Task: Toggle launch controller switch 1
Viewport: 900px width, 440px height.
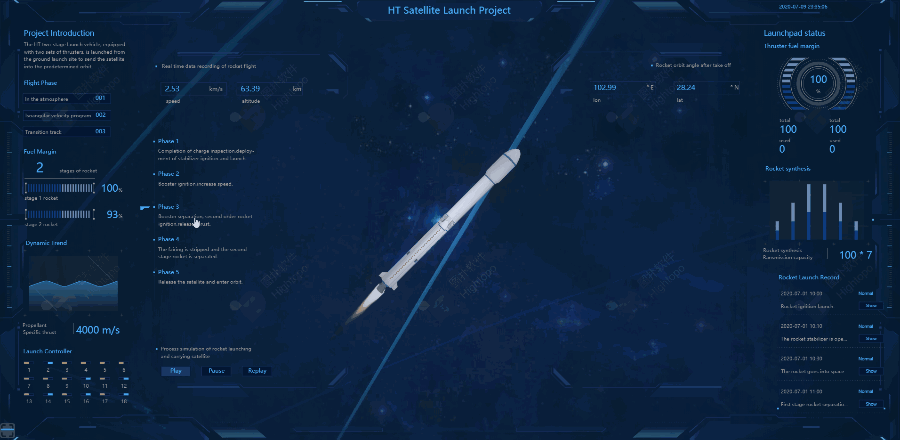Action: tap(31, 364)
